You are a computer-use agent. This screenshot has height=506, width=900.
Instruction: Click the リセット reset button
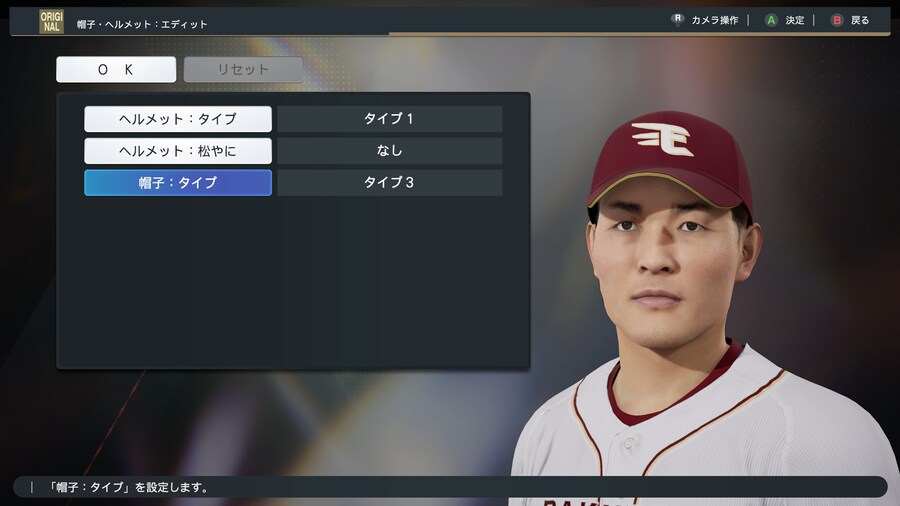point(243,70)
